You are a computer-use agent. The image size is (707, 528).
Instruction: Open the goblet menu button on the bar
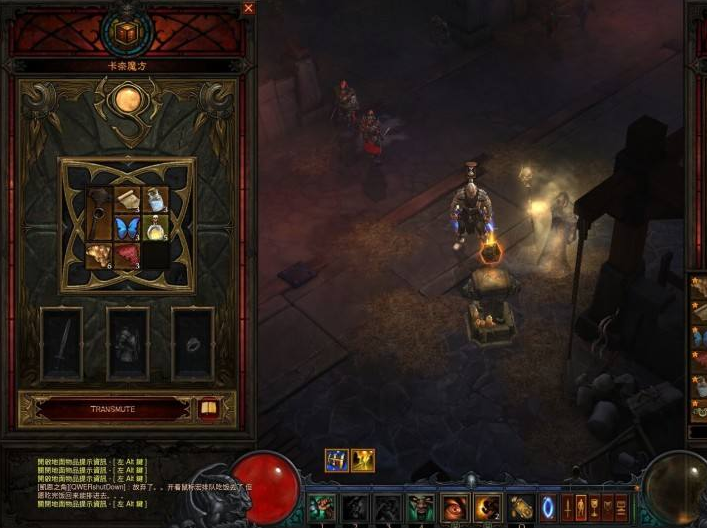tap(595, 506)
